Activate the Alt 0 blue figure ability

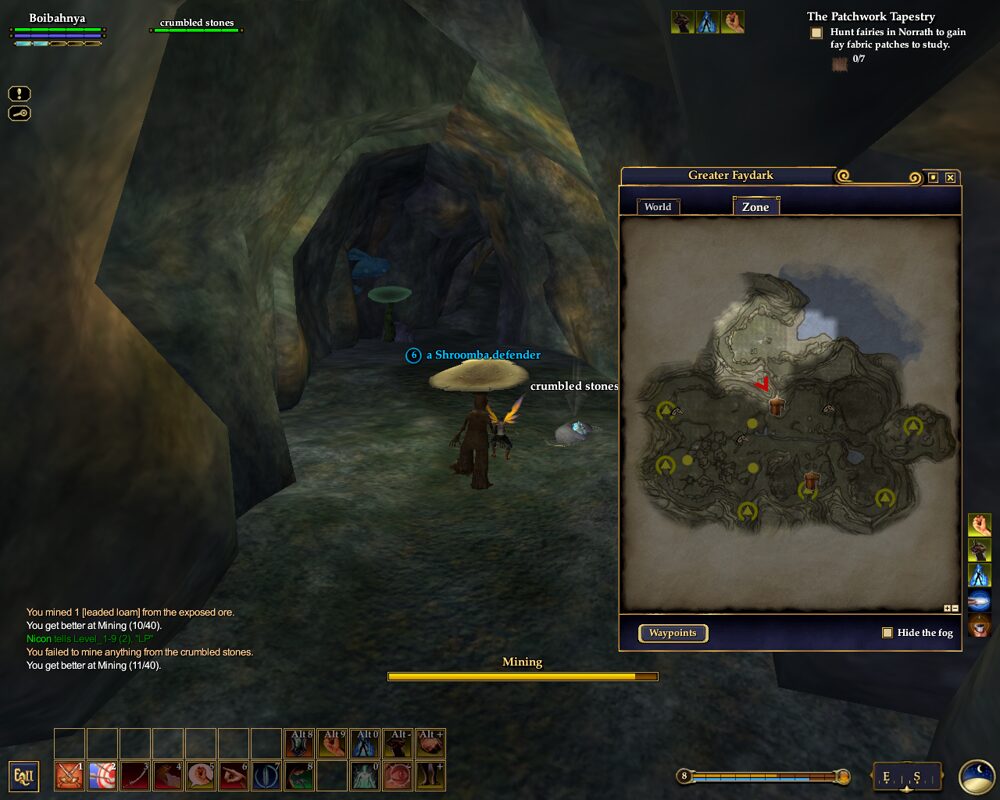pyautogui.click(x=365, y=743)
